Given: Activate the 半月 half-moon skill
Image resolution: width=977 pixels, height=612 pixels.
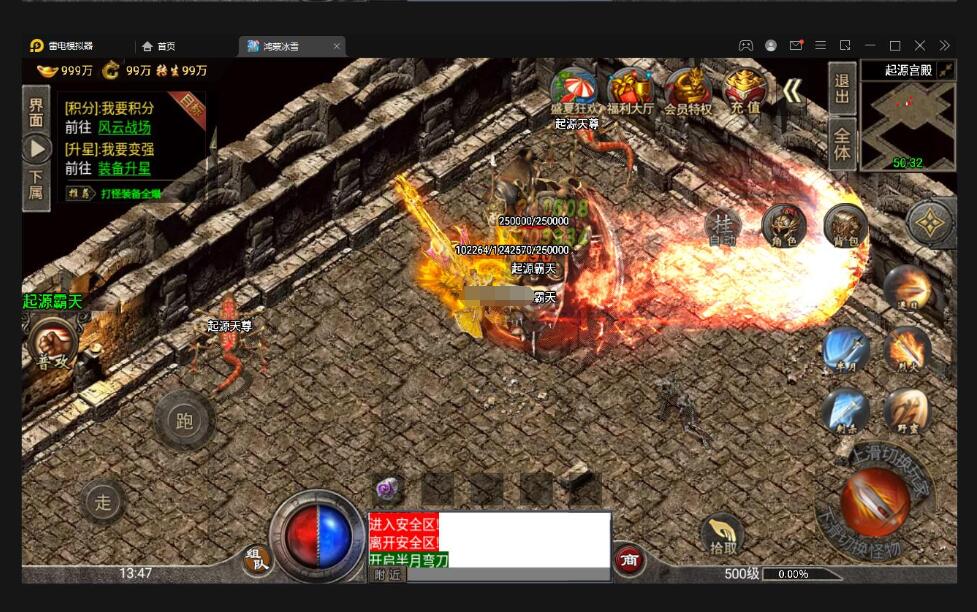Looking at the screenshot, I should click(845, 351).
